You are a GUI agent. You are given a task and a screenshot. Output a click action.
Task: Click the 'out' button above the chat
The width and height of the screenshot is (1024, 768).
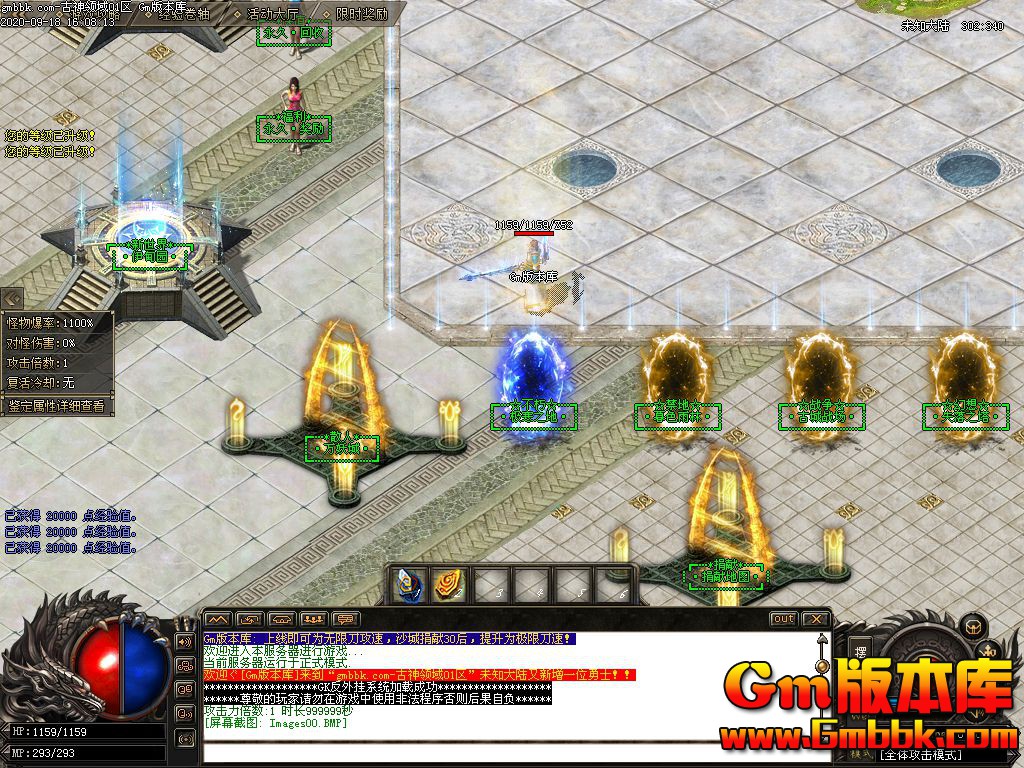tap(783, 619)
